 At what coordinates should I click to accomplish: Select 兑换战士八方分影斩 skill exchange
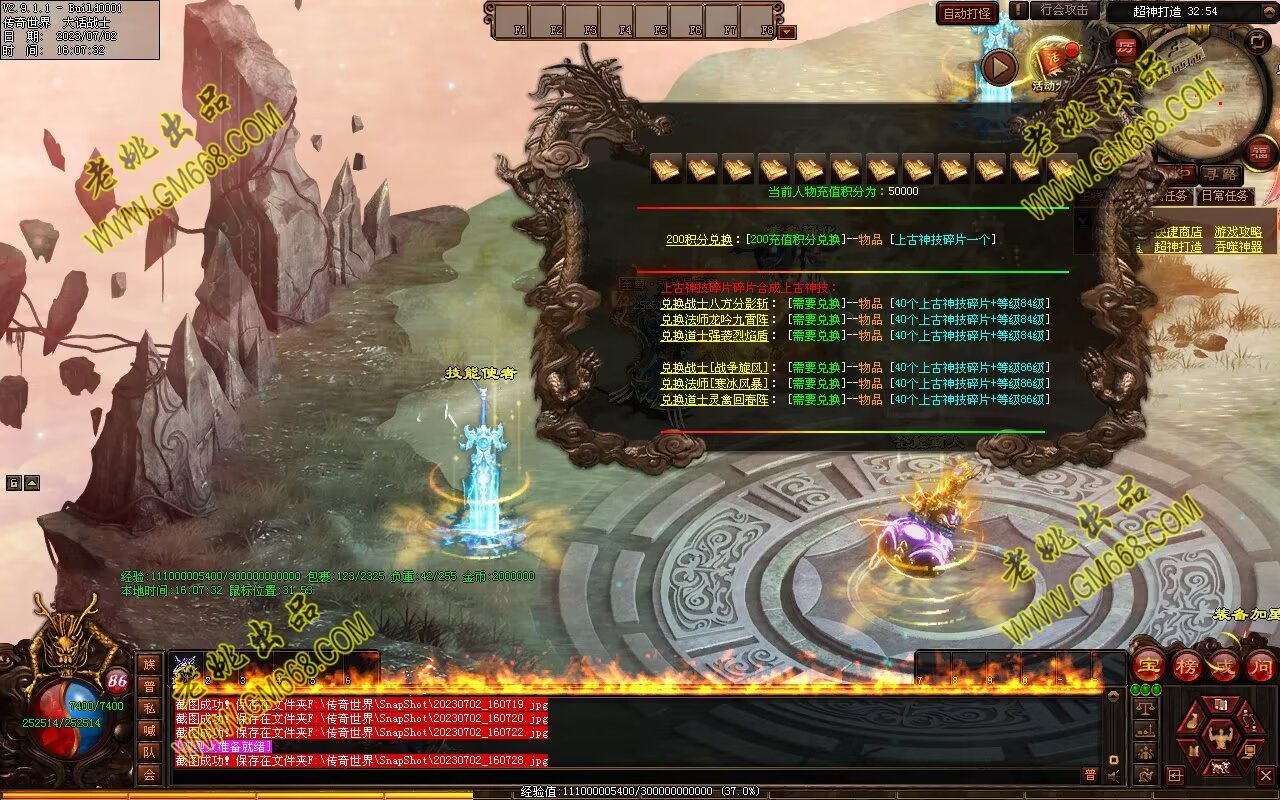(x=714, y=304)
